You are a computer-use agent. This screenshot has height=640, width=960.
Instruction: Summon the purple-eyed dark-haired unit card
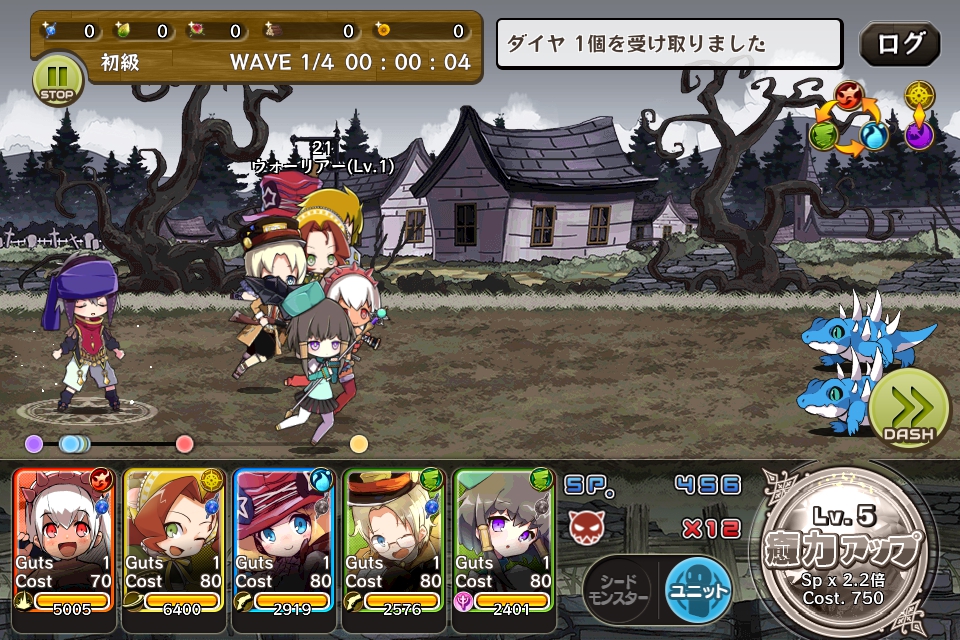(503, 540)
